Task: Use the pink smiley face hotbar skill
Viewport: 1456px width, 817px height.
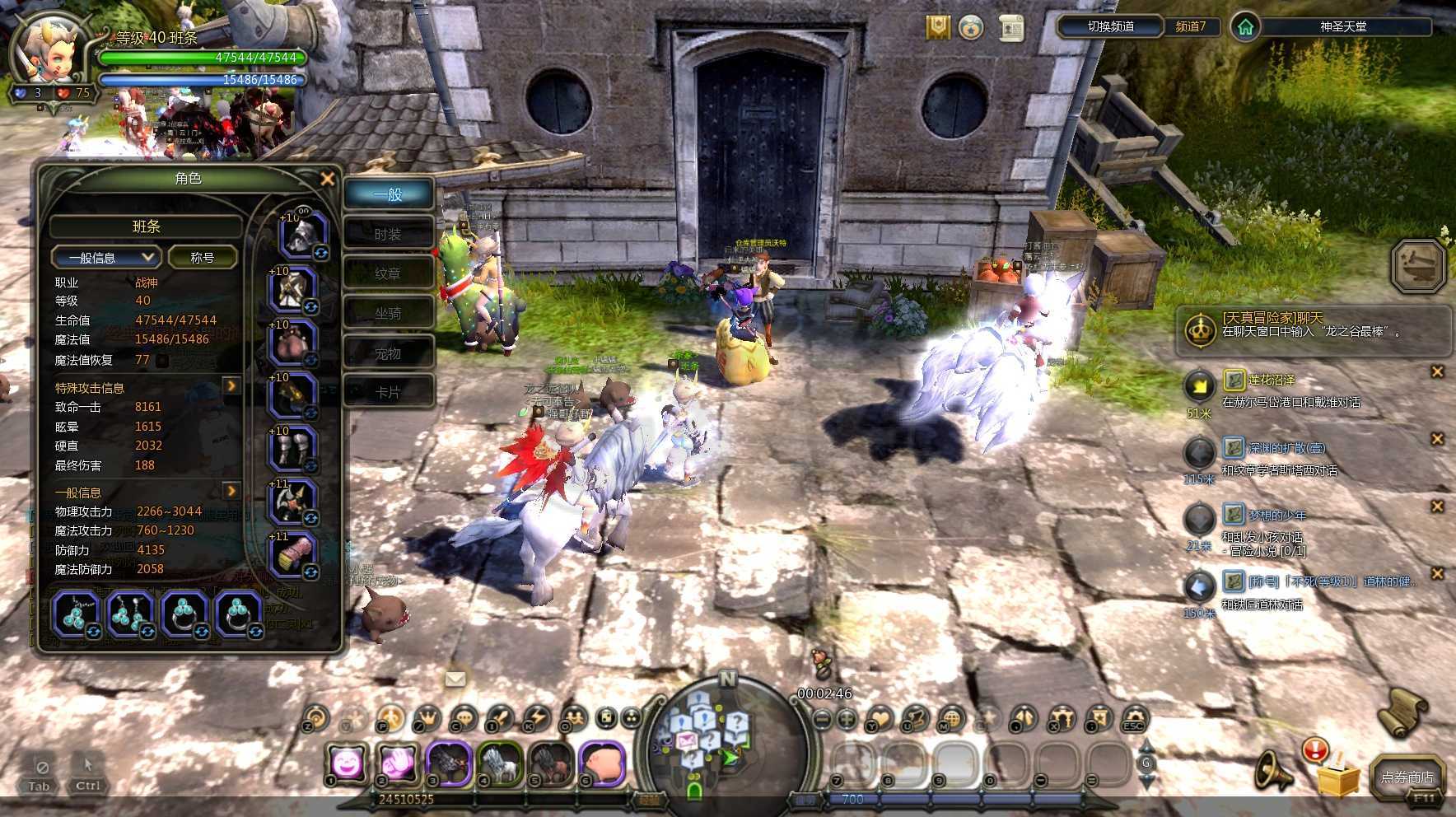Action: [x=347, y=764]
